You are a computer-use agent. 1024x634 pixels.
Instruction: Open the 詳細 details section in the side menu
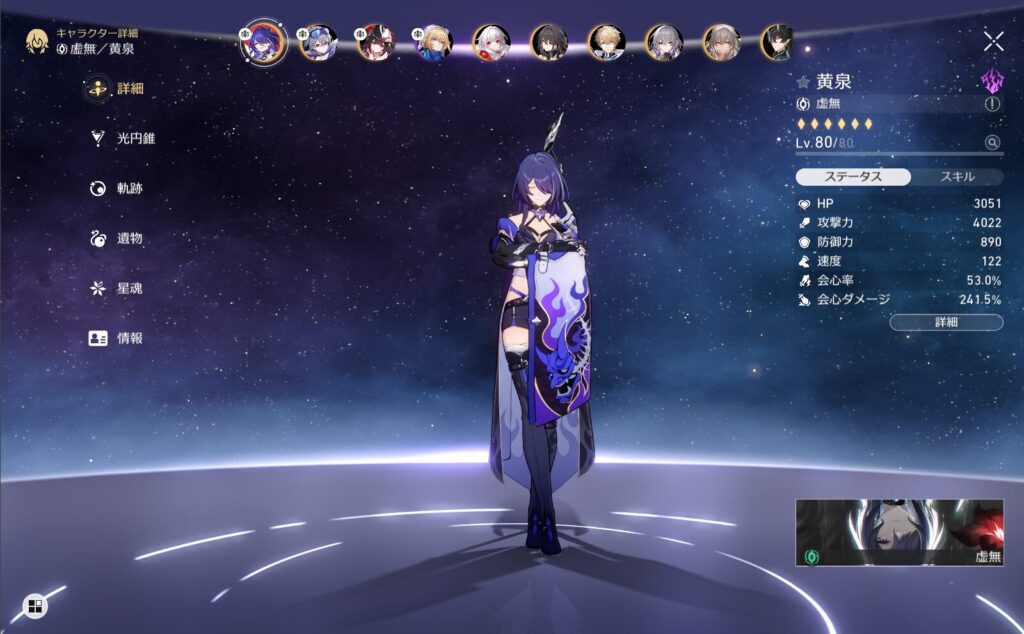click(x=119, y=89)
